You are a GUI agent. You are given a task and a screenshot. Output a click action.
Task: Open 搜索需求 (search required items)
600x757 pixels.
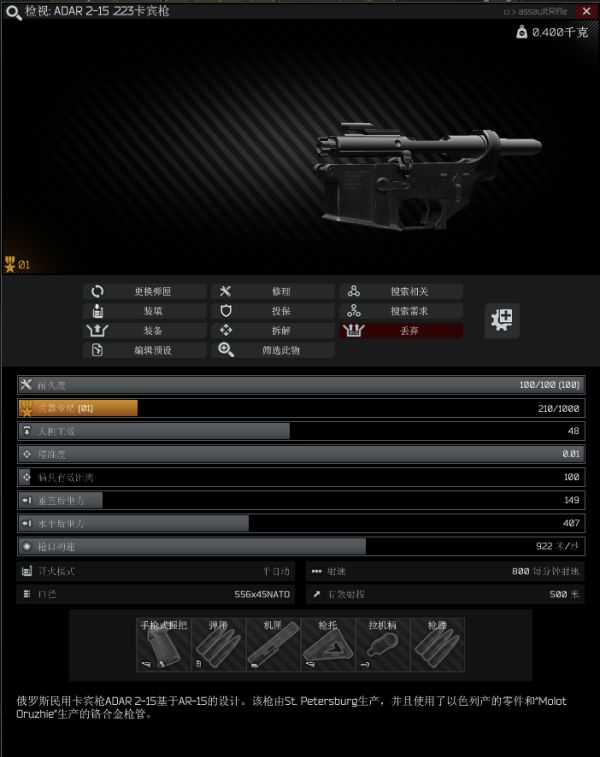pyautogui.click(x=401, y=311)
